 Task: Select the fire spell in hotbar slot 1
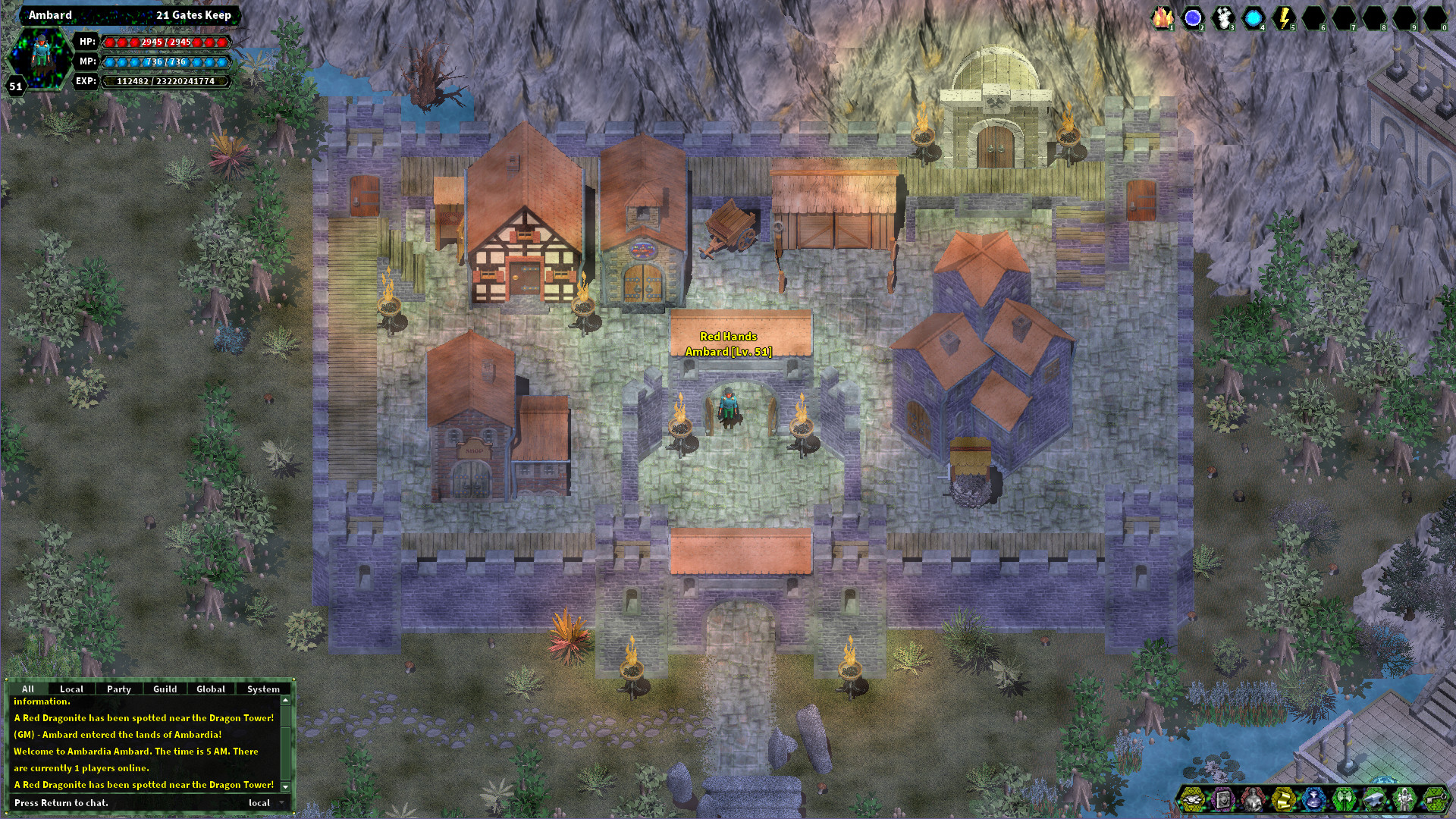click(1163, 17)
